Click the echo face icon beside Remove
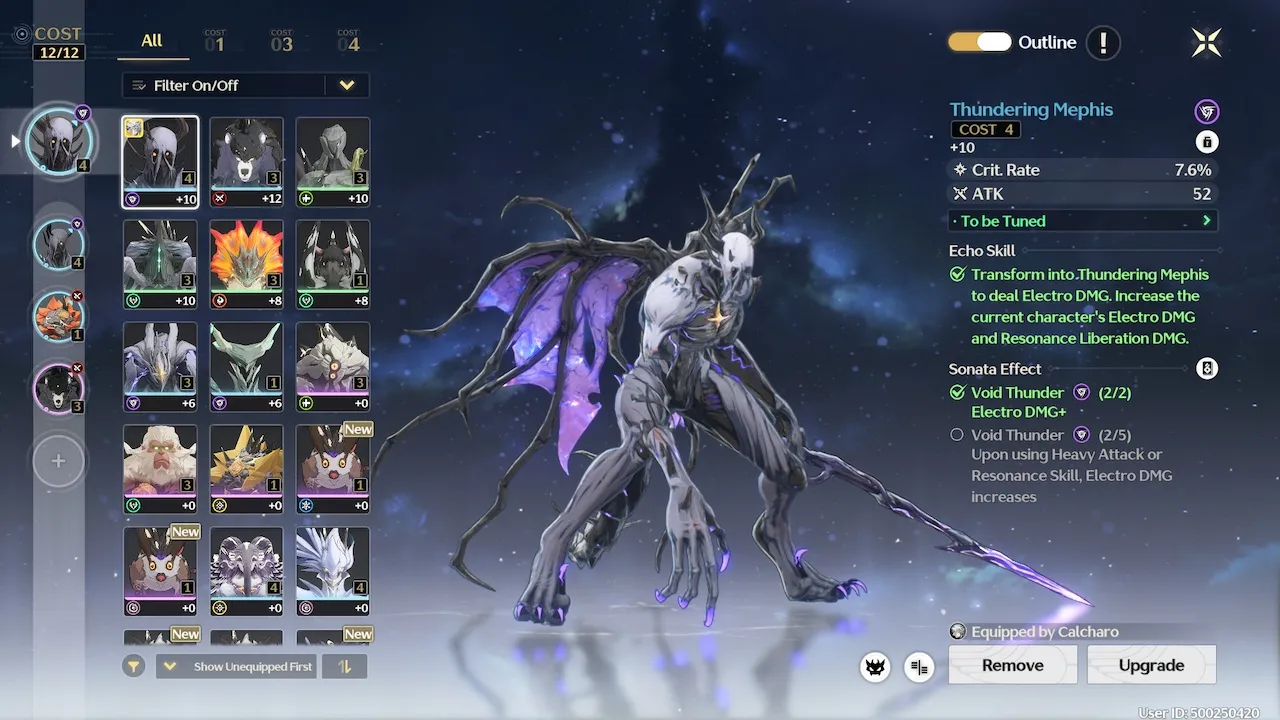 (x=876, y=667)
